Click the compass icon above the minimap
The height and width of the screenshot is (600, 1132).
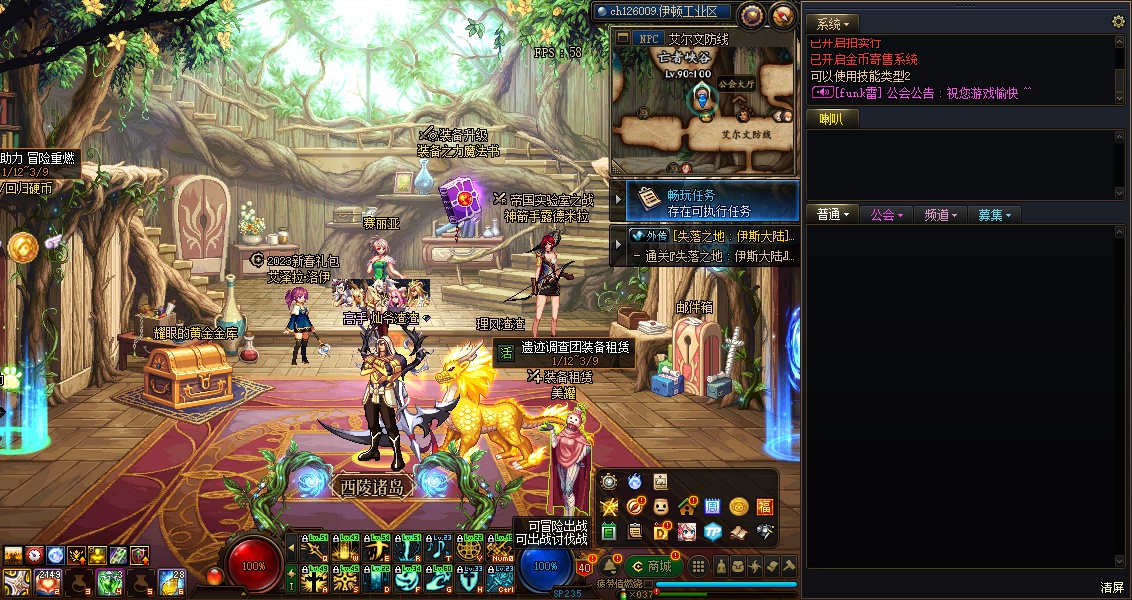click(x=752, y=14)
